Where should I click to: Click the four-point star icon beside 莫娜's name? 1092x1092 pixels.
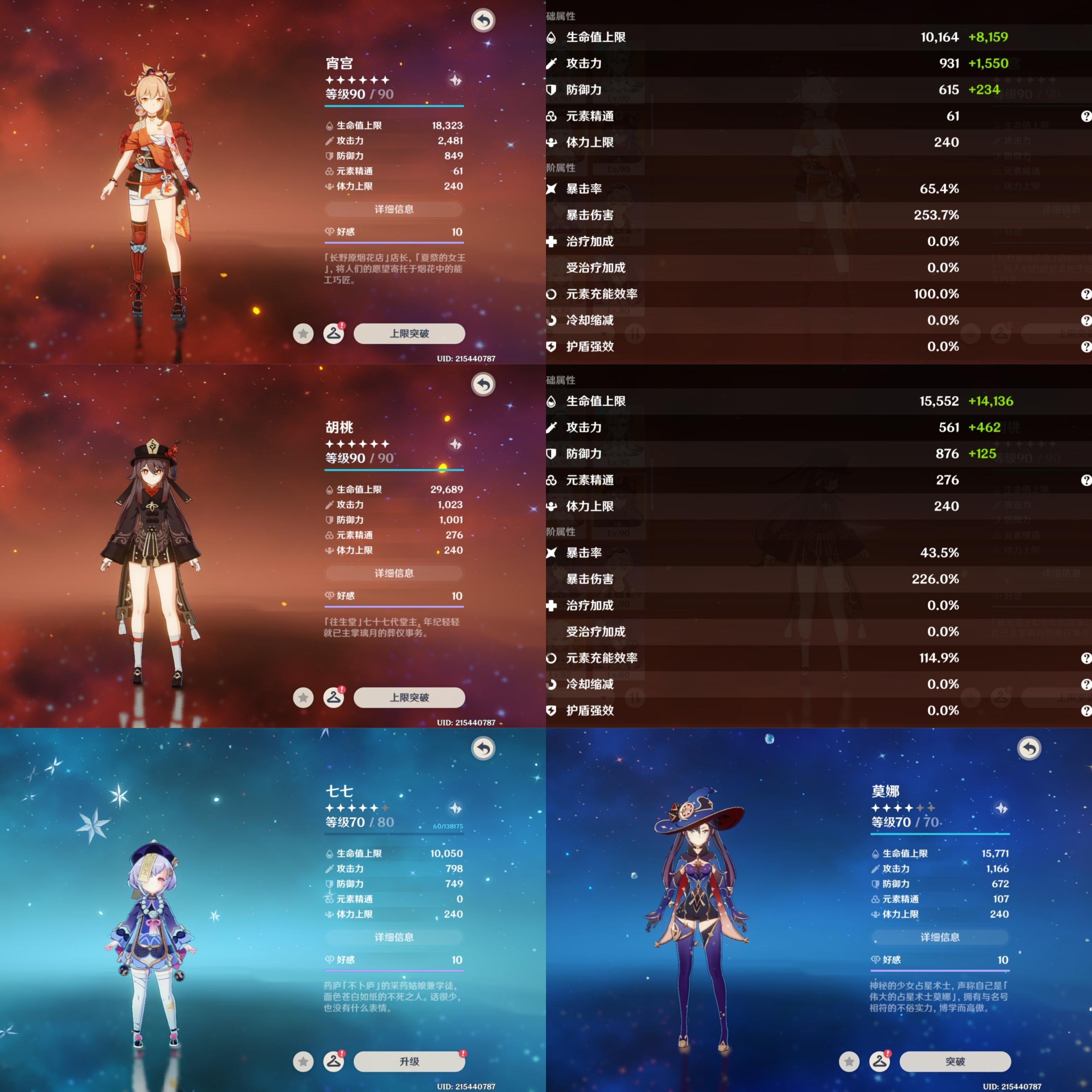pyautogui.click(x=1002, y=808)
